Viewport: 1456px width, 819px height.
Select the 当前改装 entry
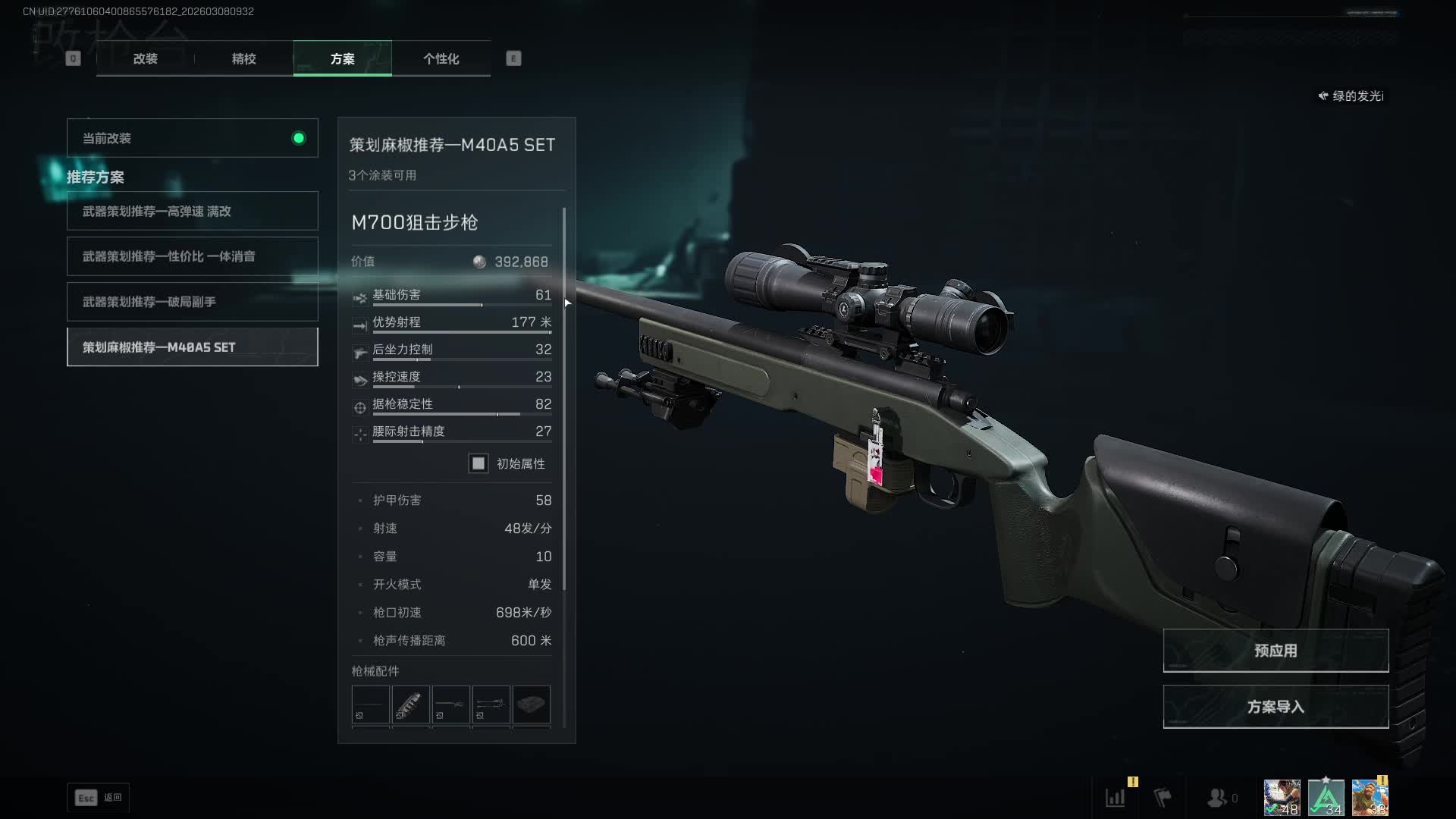point(192,138)
